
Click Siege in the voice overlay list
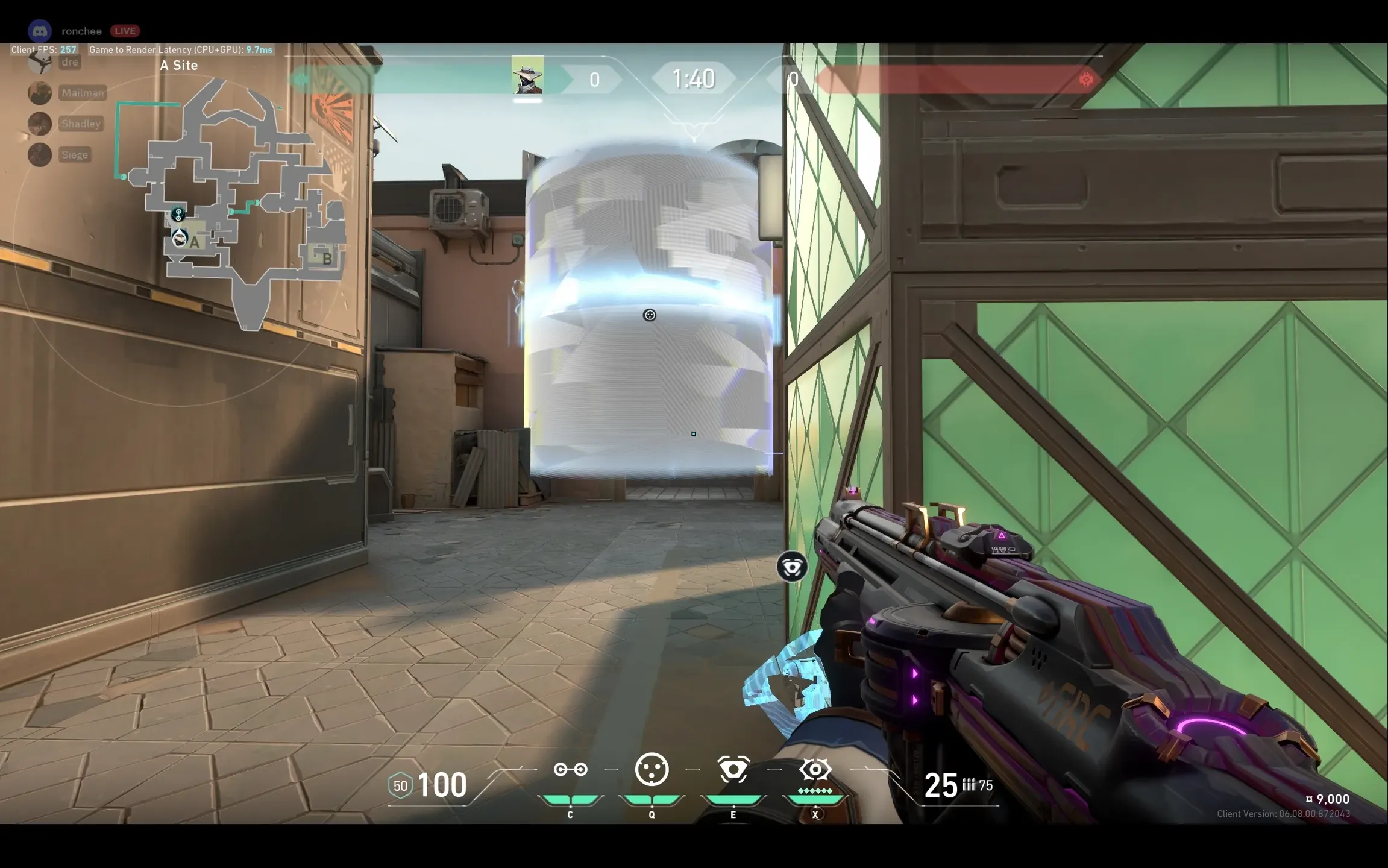(x=75, y=155)
